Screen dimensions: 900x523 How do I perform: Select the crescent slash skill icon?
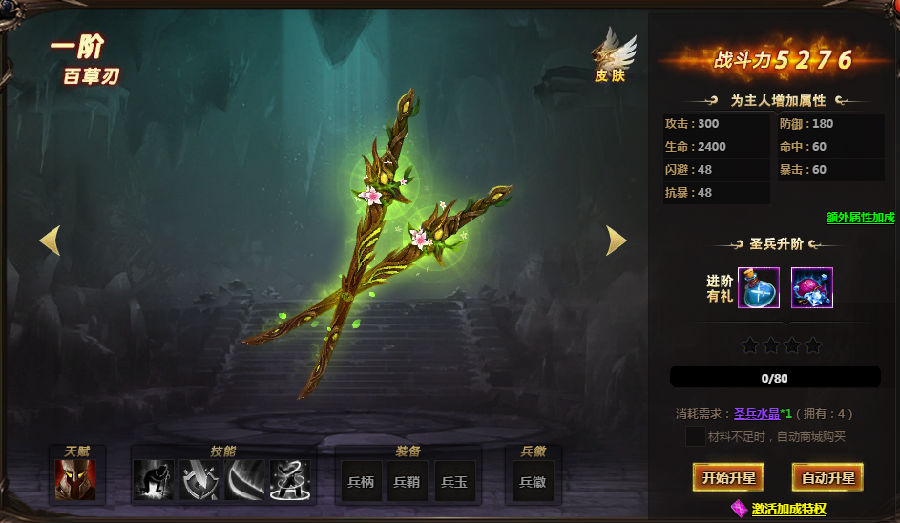pyautogui.click(x=245, y=480)
